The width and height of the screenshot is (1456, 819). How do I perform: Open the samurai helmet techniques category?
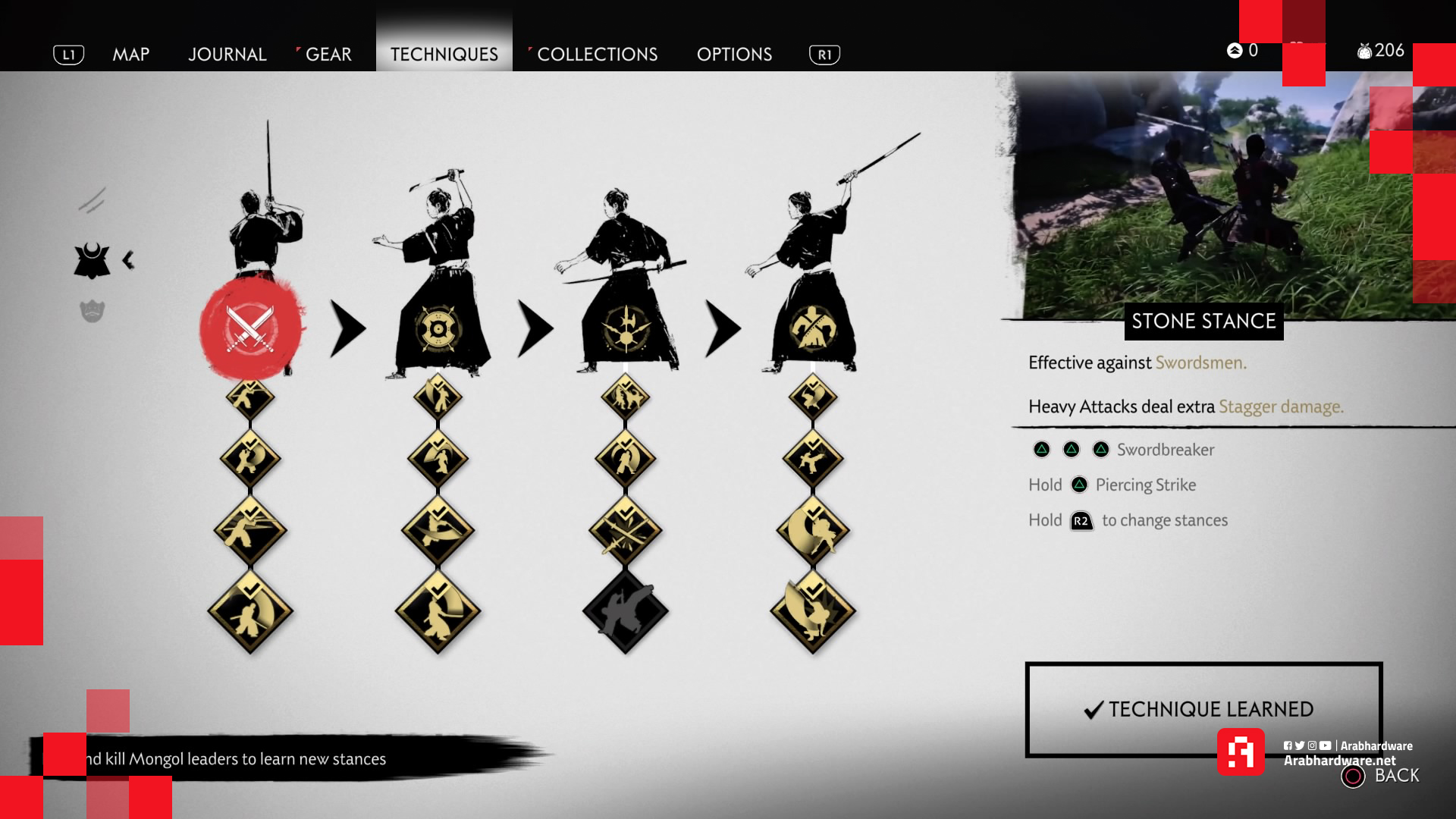[92, 261]
